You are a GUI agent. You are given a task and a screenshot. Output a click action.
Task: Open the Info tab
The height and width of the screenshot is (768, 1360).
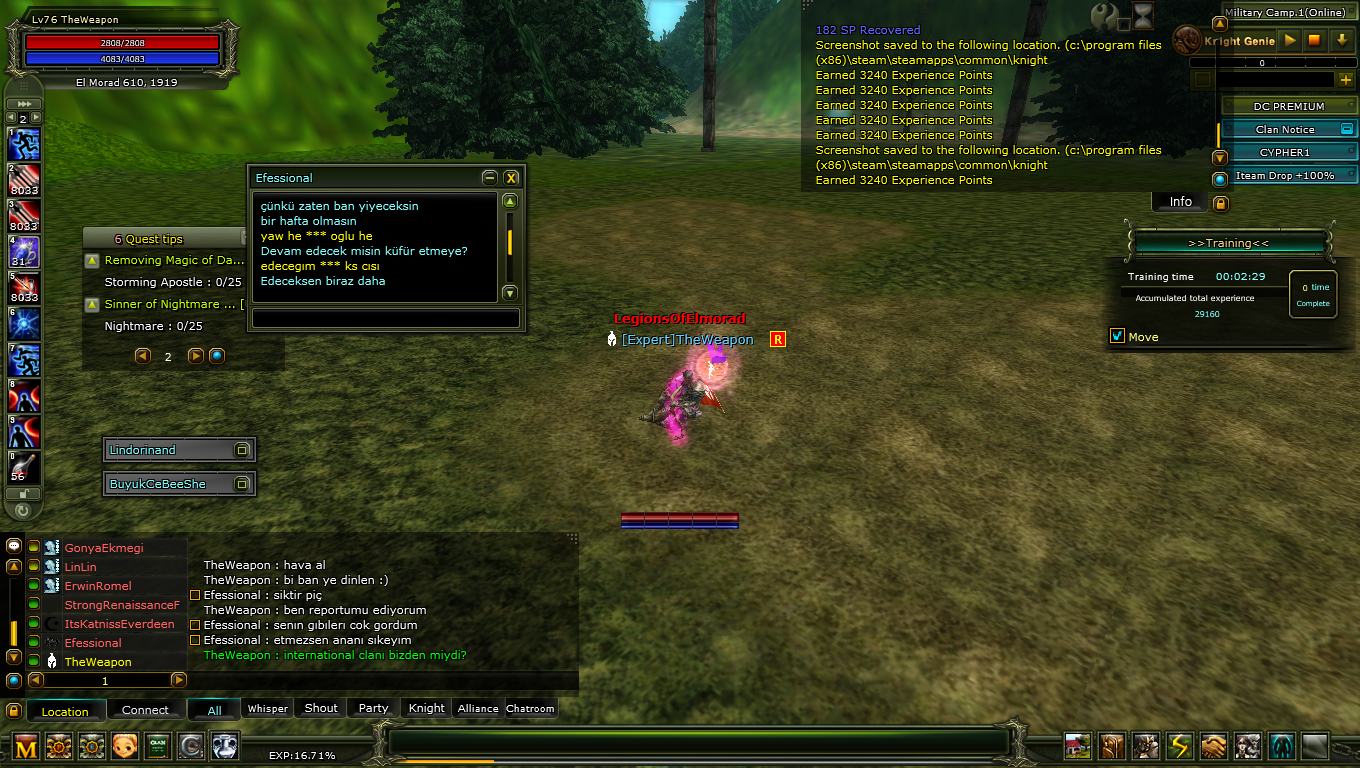[x=1181, y=202]
